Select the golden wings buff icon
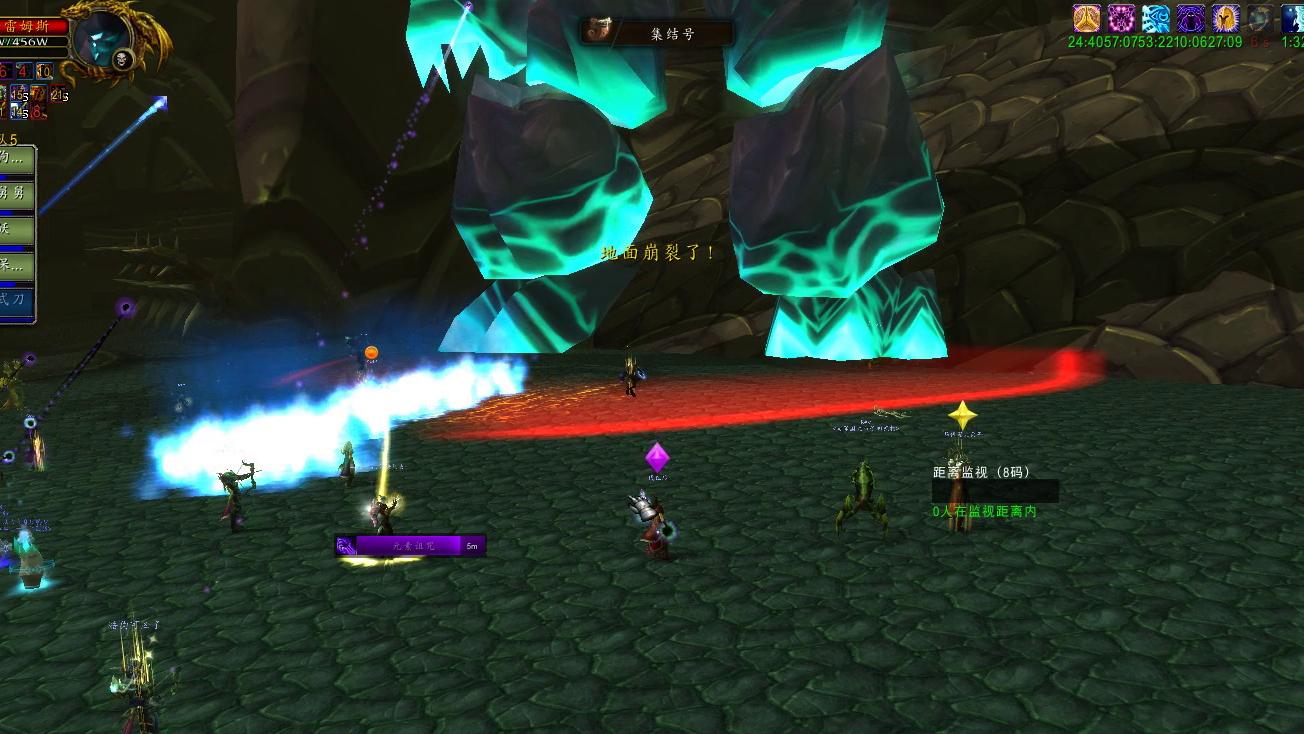The width and height of the screenshot is (1304, 734). pyautogui.click(x=1087, y=18)
